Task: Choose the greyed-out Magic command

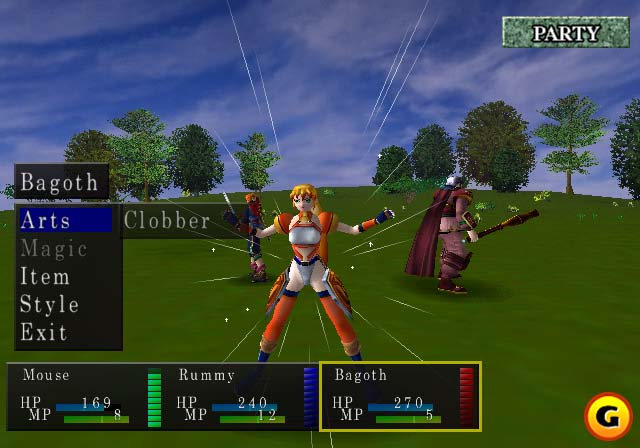Action: tap(54, 248)
